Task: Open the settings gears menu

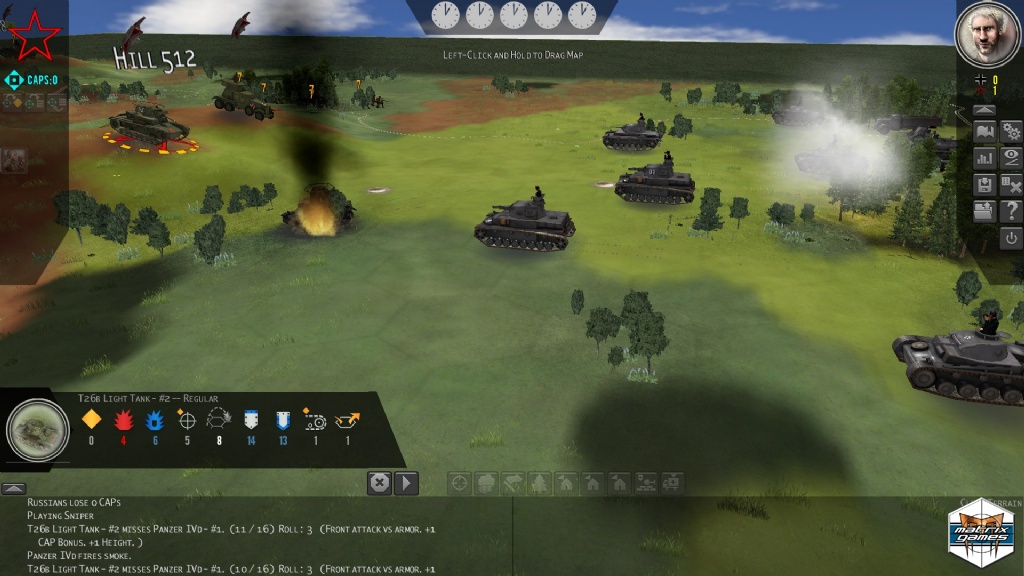Action: [x=1011, y=132]
